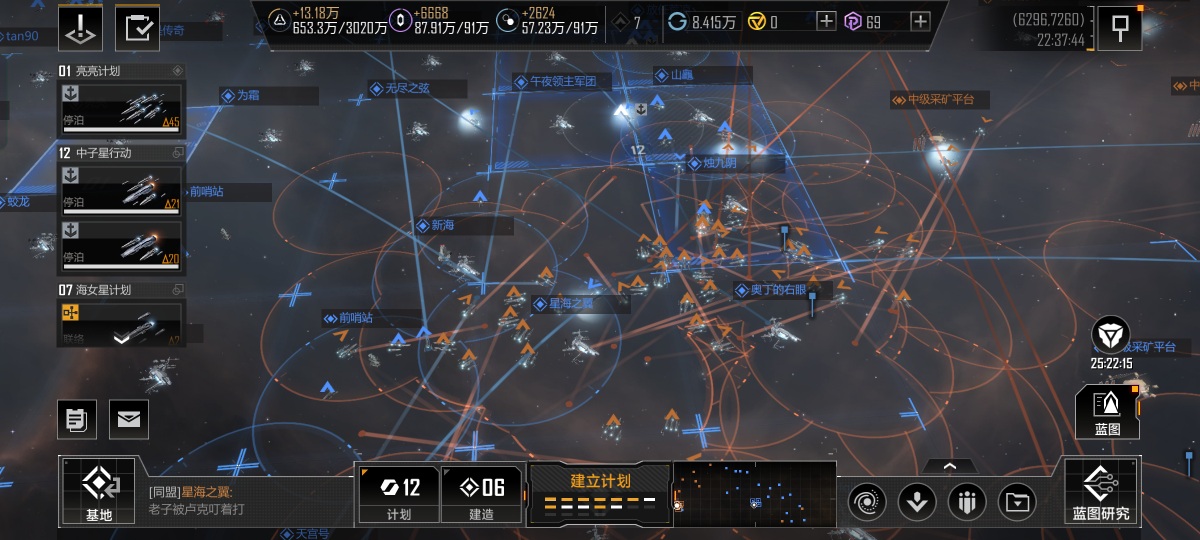
Task: Click the alert warning icon
Action: point(79,27)
